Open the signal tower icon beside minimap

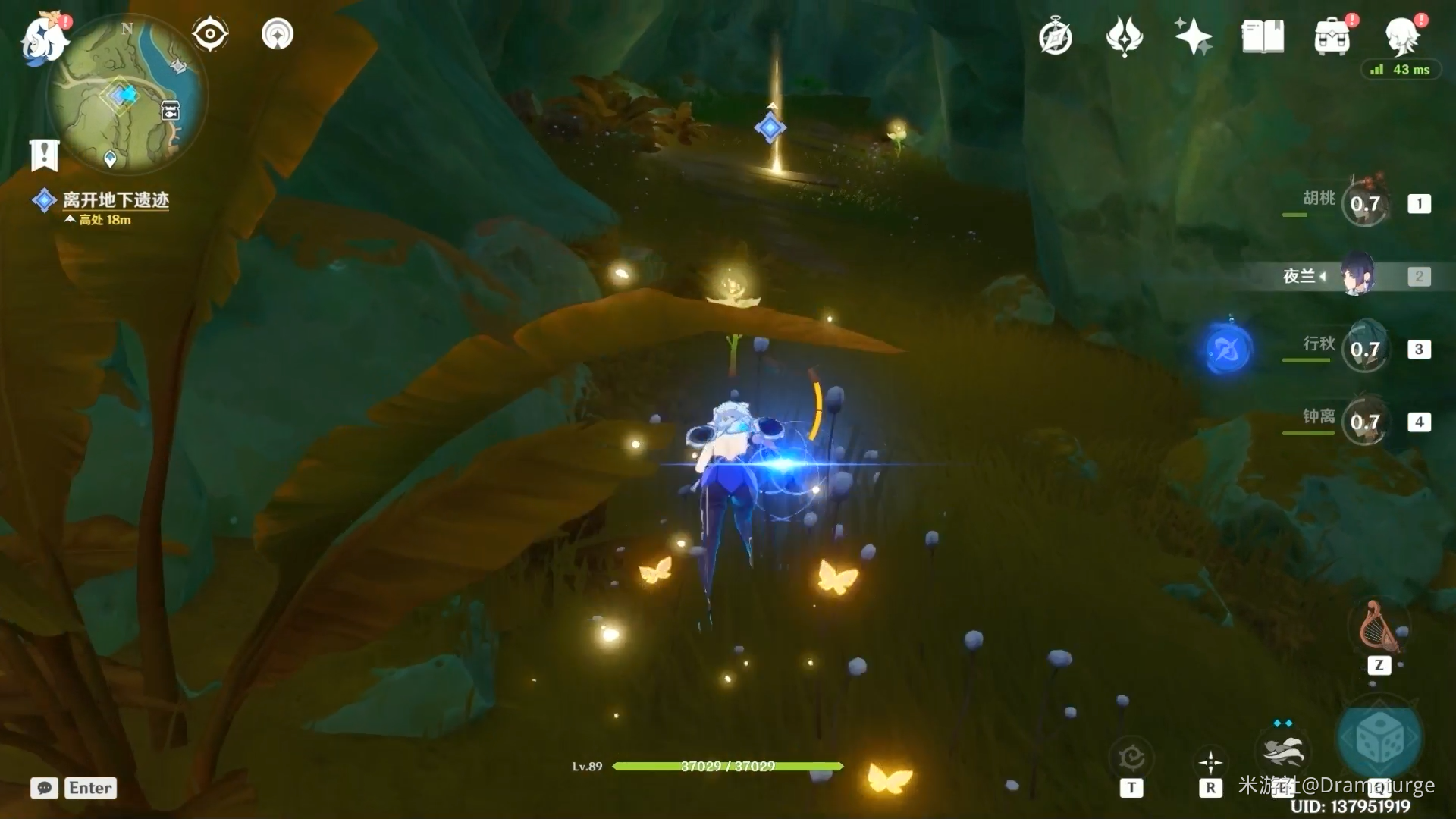(278, 34)
